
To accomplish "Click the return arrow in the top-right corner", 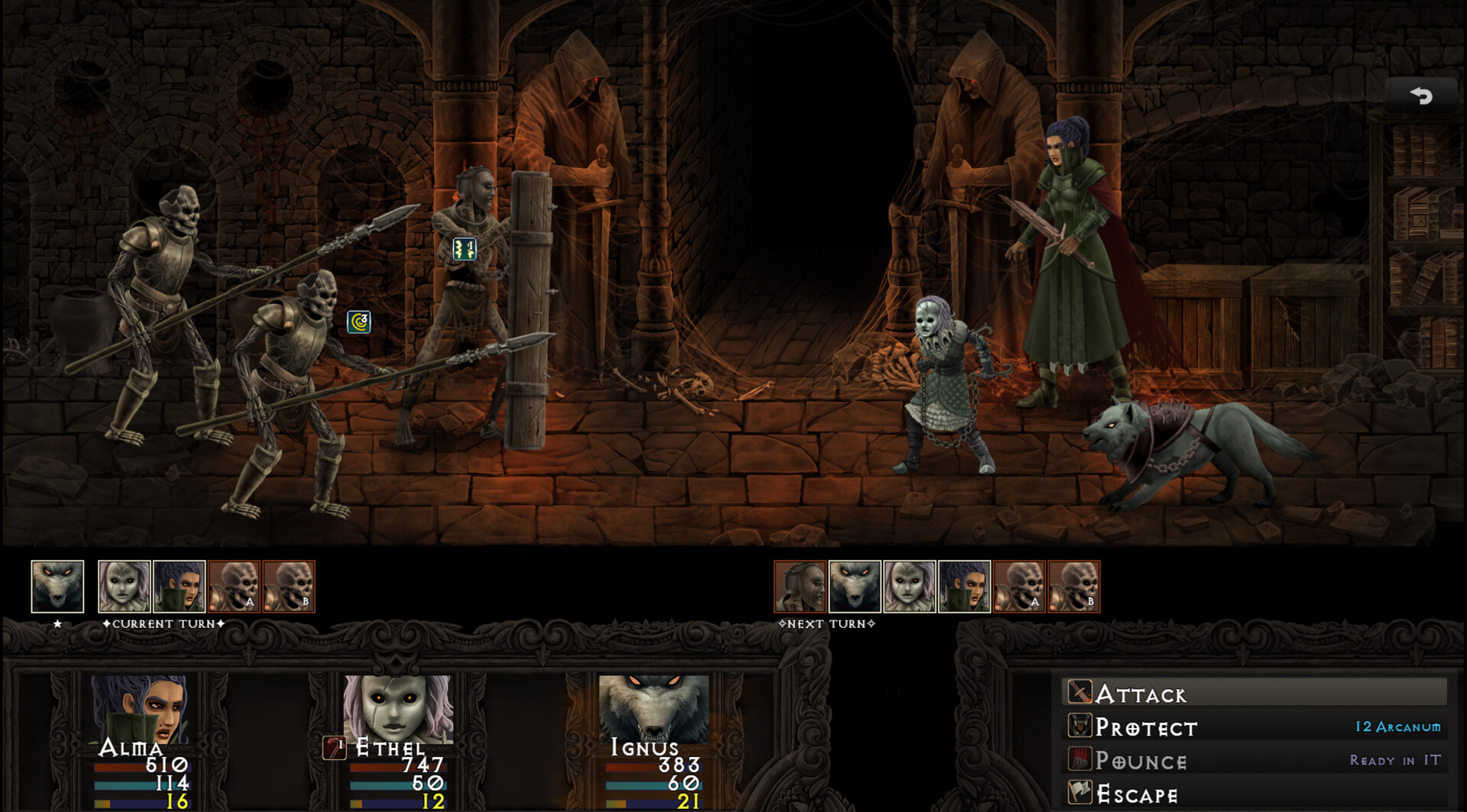I will tap(1420, 95).
